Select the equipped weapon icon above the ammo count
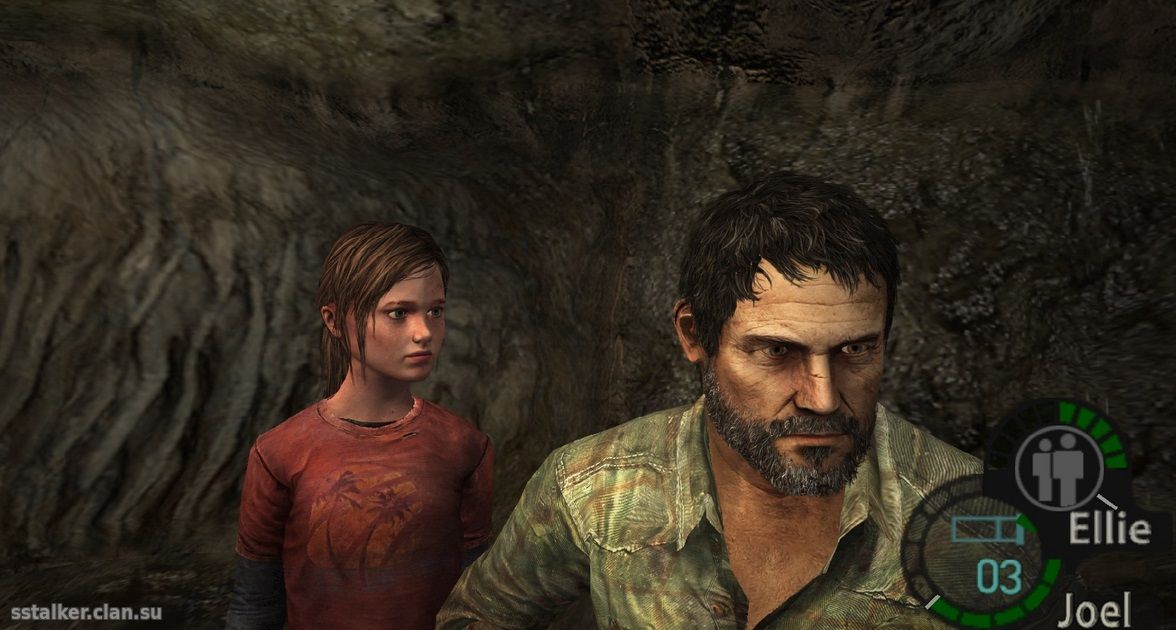This screenshot has height=630, width=1176. pyautogui.click(x=985, y=529)
